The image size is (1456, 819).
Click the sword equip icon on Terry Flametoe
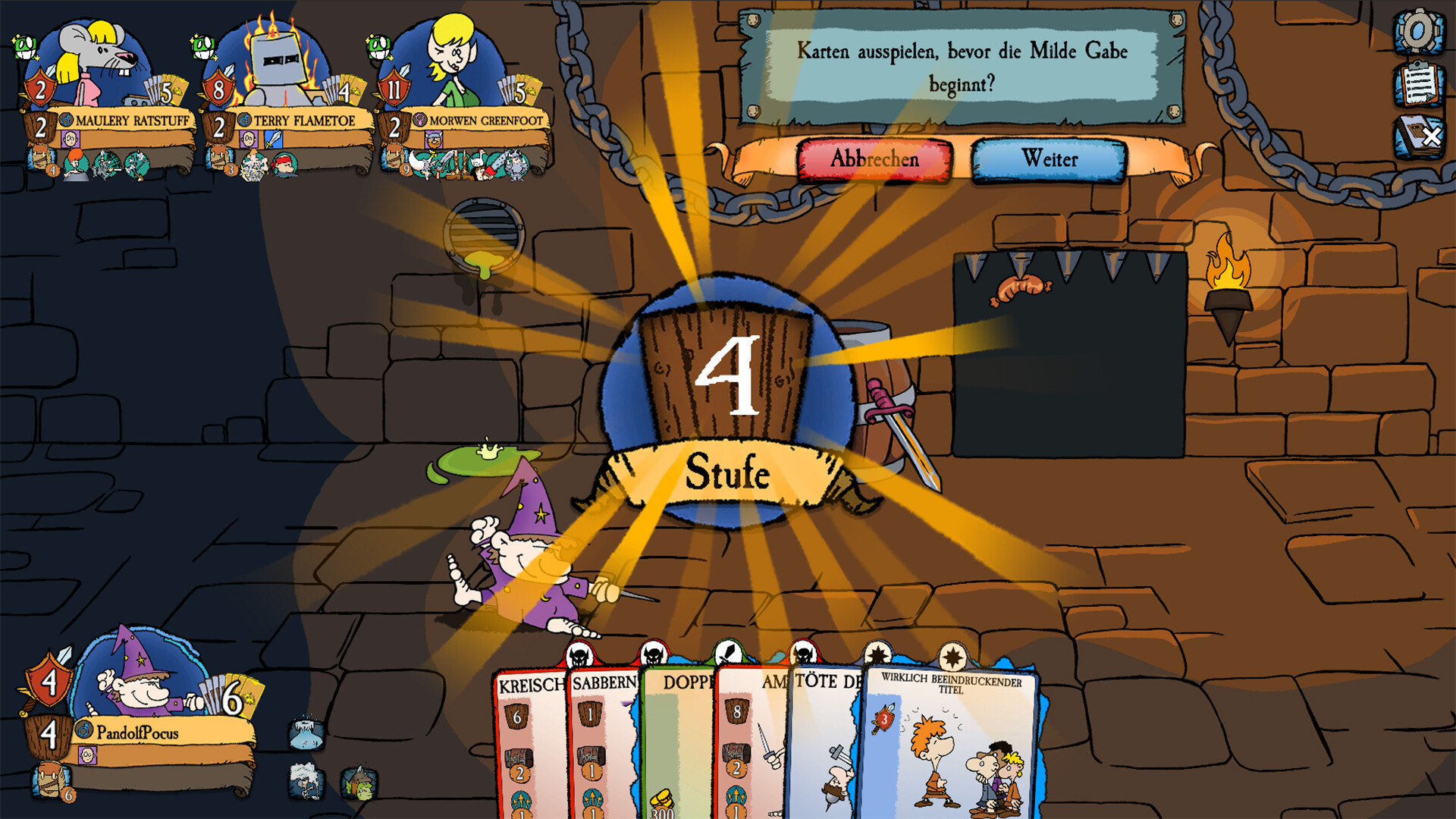[274, 140]
